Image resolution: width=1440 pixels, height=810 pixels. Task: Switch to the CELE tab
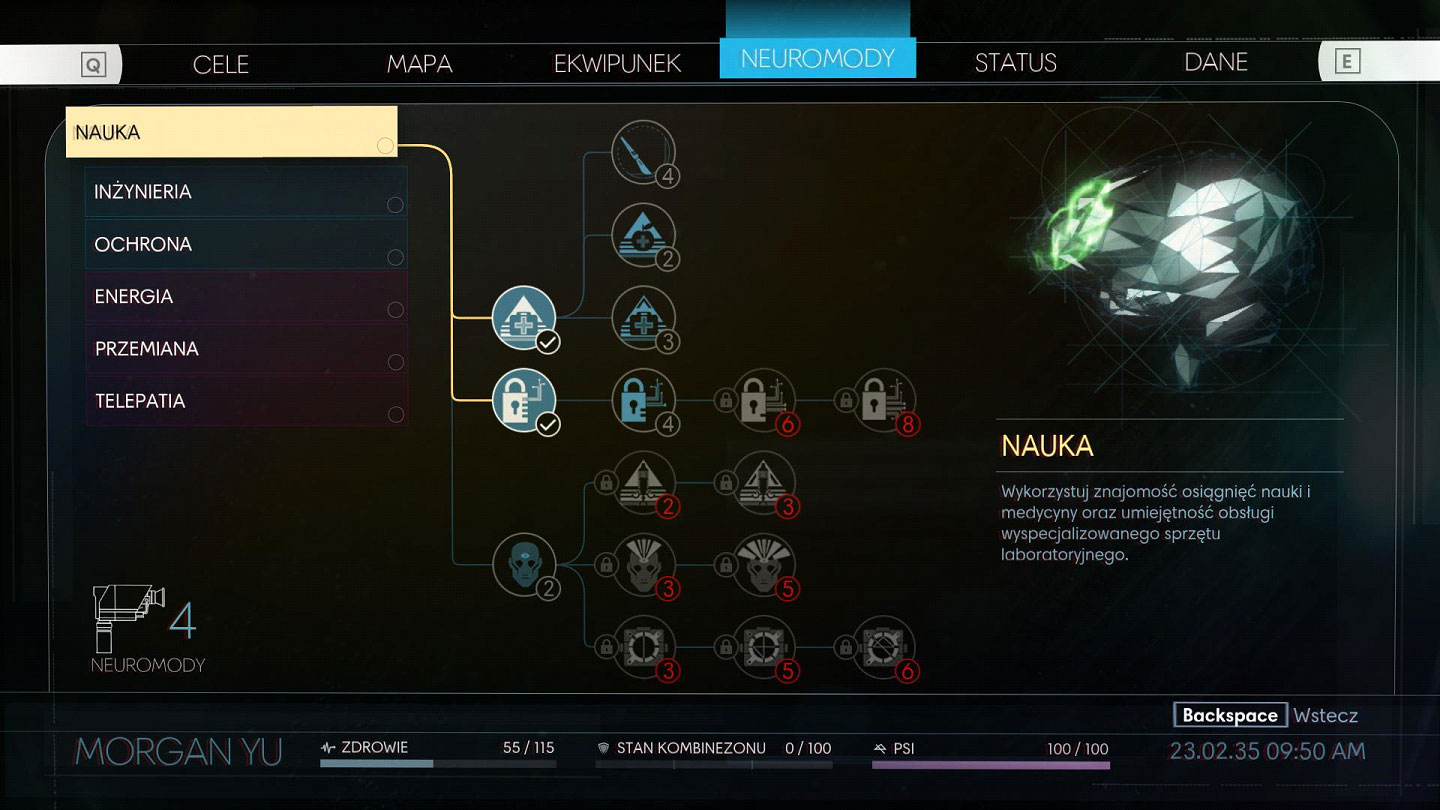coord(221,64)
